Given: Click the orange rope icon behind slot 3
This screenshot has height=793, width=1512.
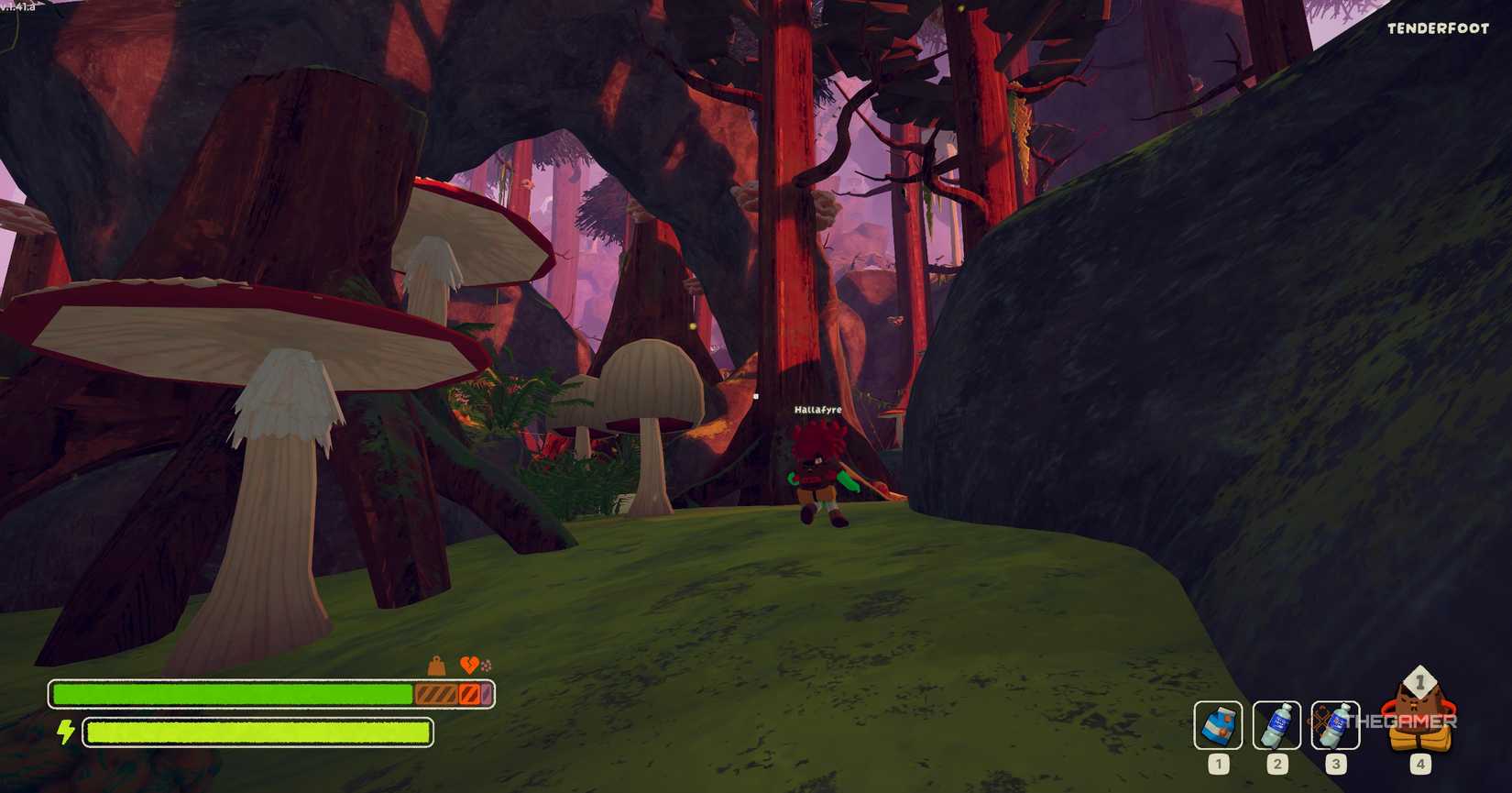Looking at the screenshot, I should 1320,718.
